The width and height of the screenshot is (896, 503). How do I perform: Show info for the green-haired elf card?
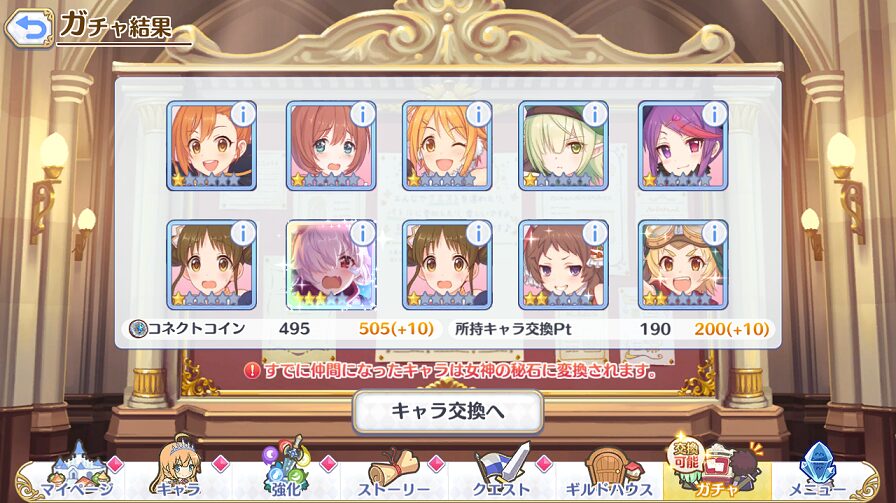point(594,114)
